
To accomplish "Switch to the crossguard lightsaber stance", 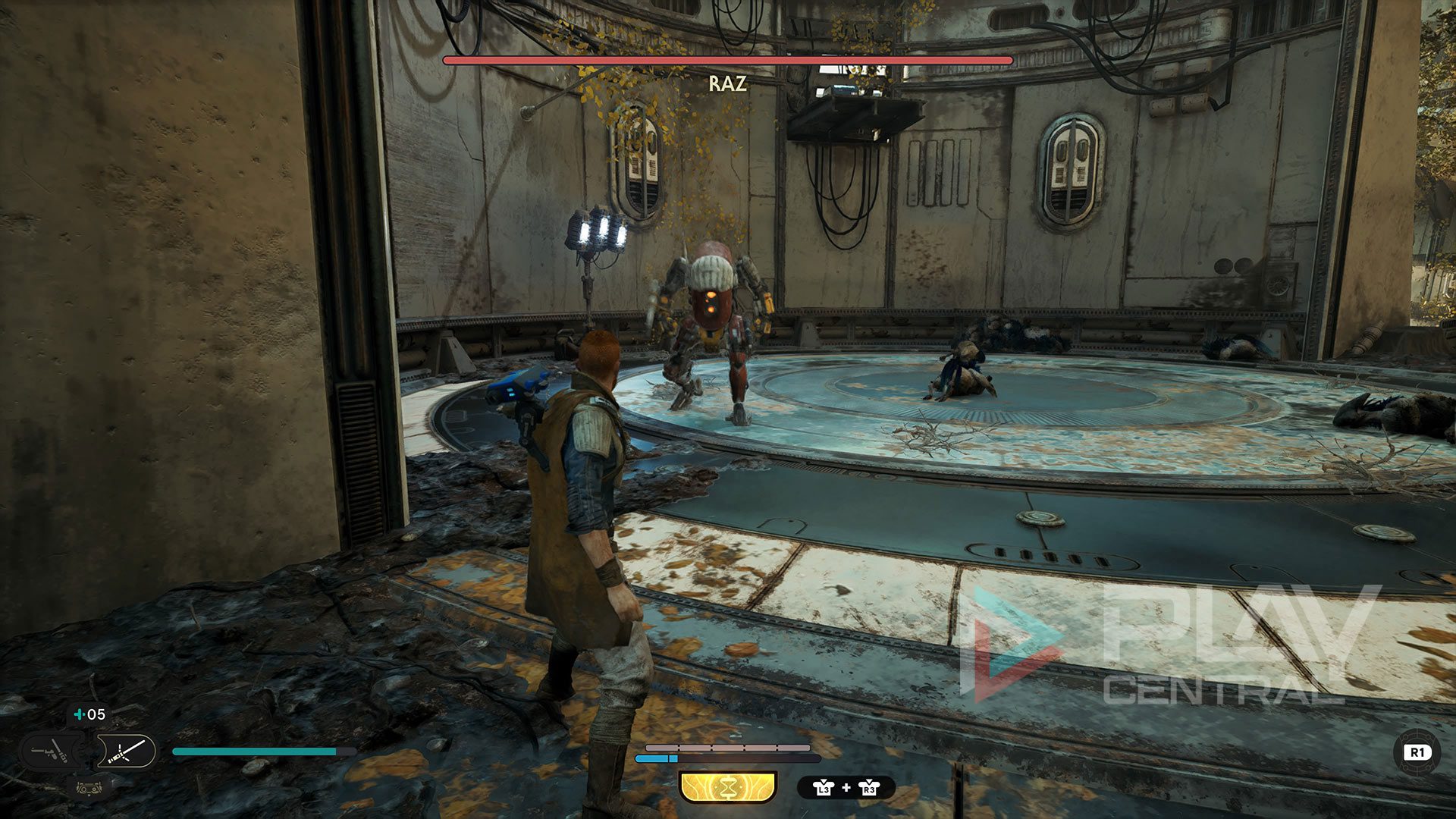I will tap(125, 752).
